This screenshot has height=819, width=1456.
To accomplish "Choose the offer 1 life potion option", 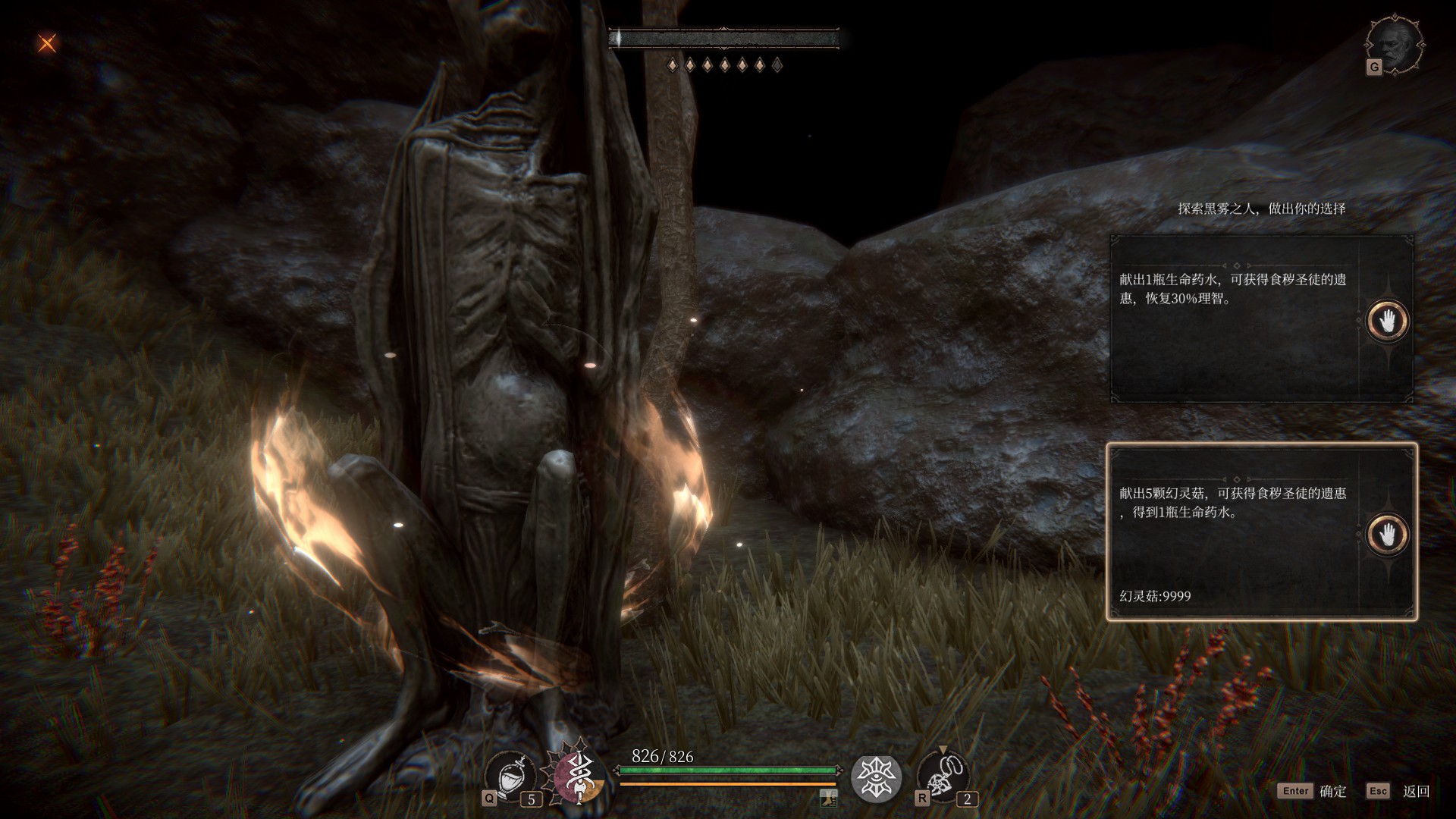I will tap(1235, 318).
